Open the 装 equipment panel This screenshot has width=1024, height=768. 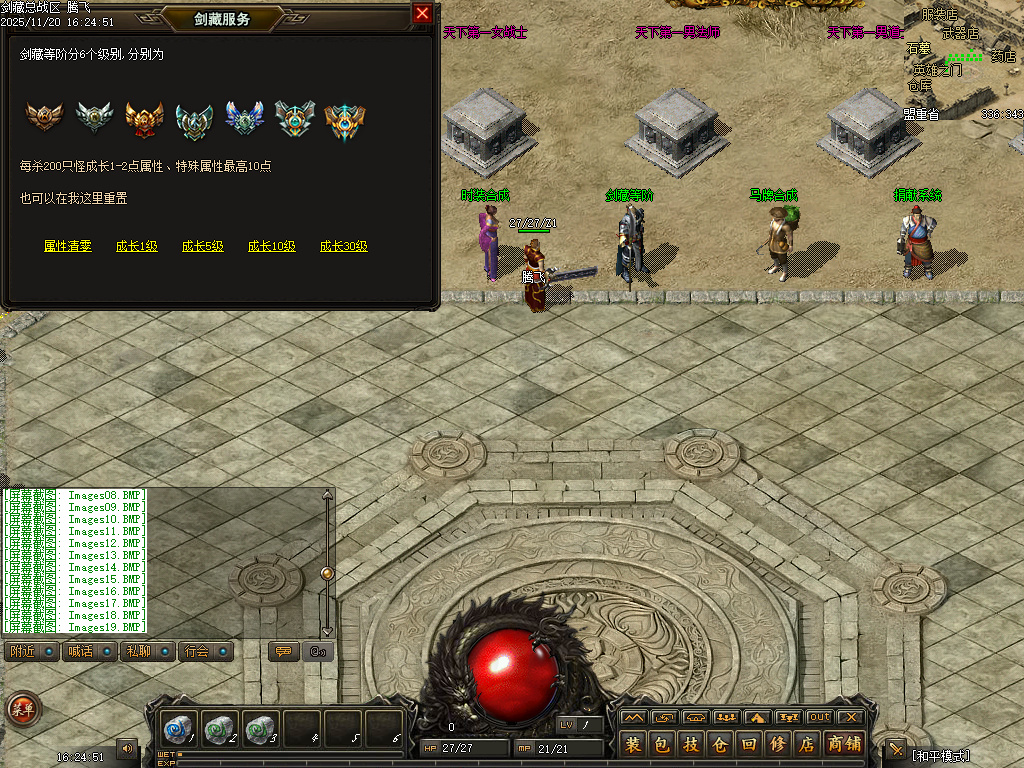pyautogui.click(x=633, y=744)
